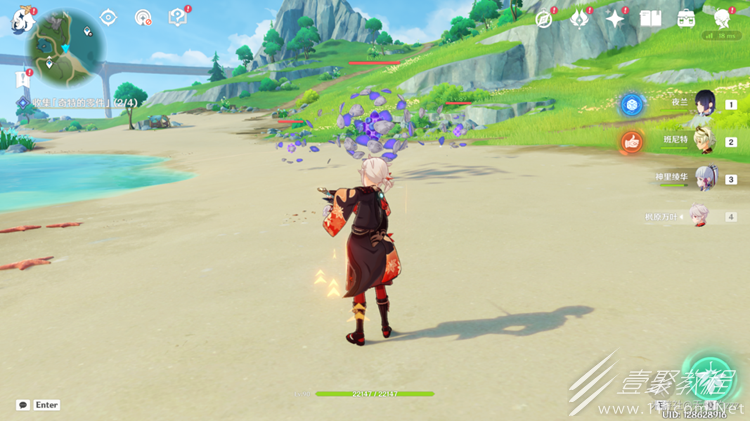The height and width of the screenshot is (421, 750).
Task: Click the blue cube icon beside 夜兰
Action: (631, 104)
